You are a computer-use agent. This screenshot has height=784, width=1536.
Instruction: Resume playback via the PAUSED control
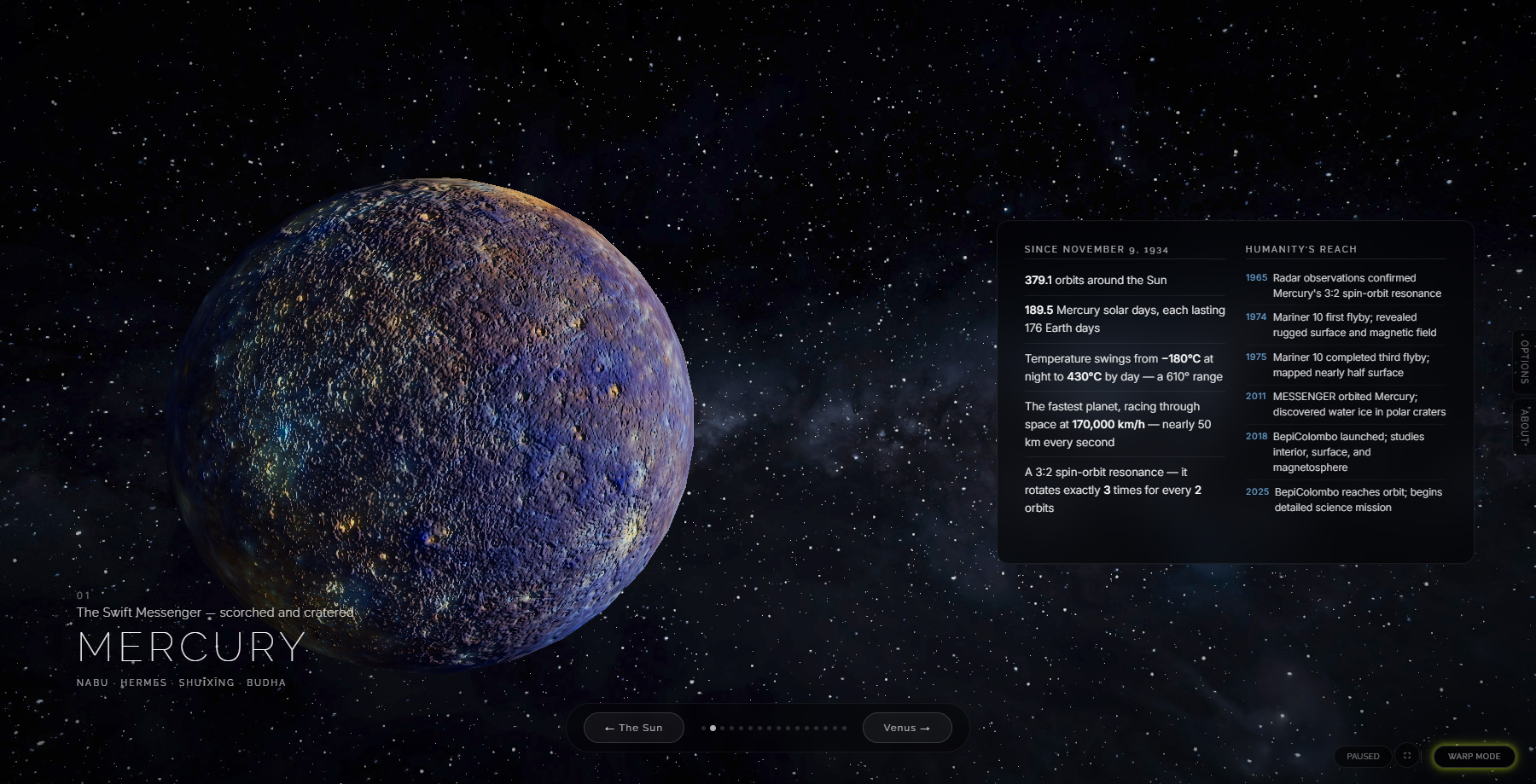[1363, 756]
